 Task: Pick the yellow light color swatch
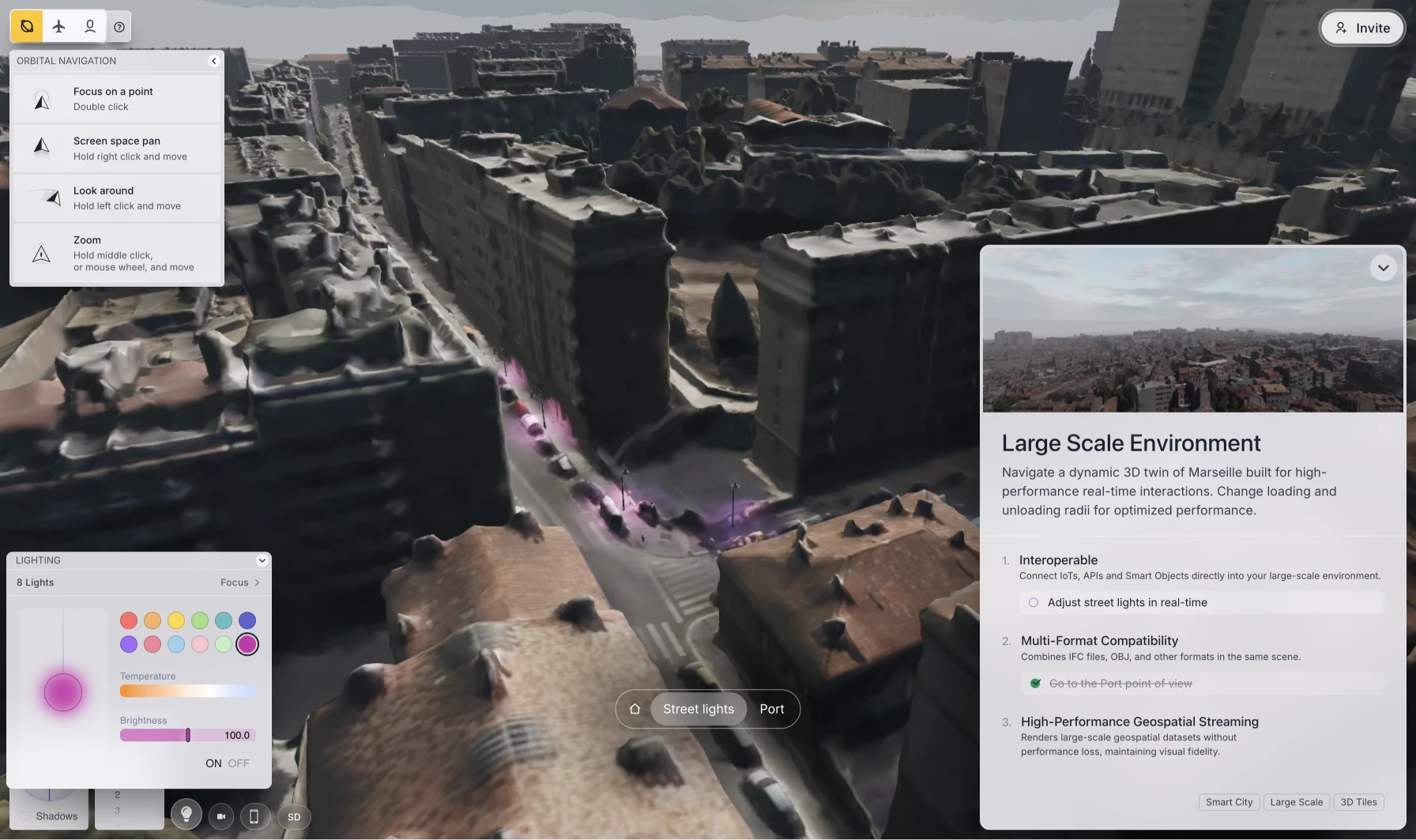(x=176, y=620)
